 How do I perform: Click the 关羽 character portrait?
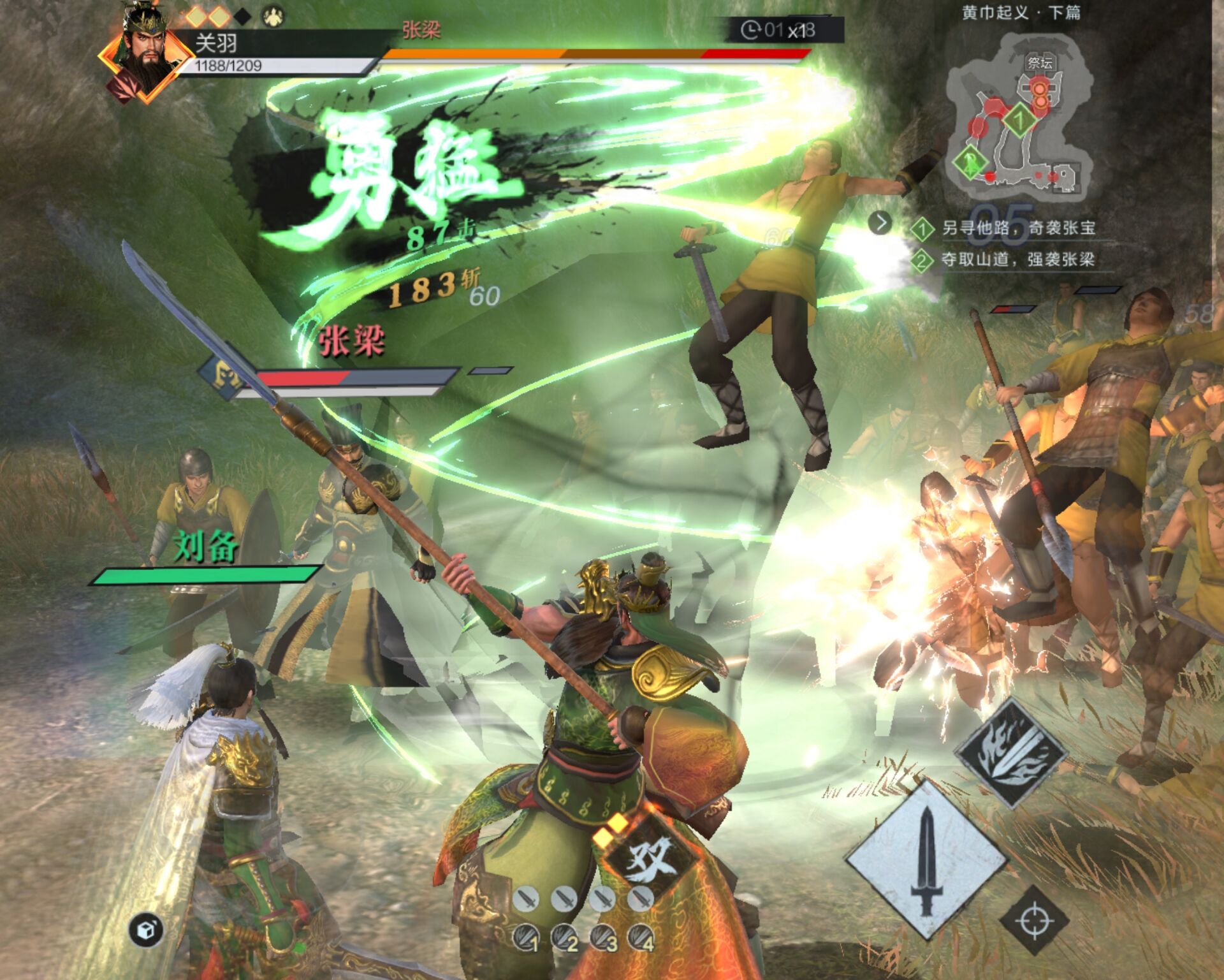coord(145,57)
